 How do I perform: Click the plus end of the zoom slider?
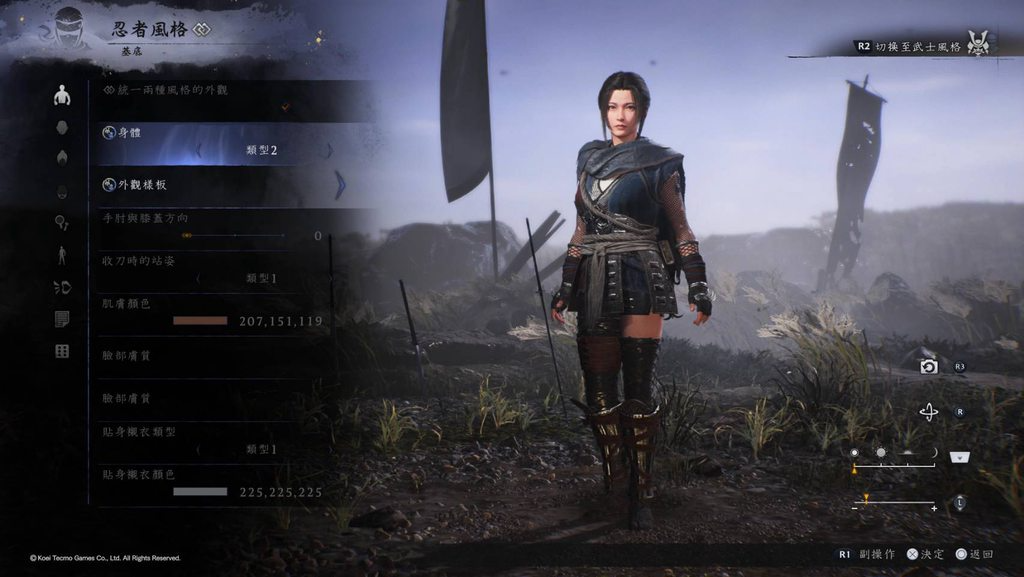(934, 509)
